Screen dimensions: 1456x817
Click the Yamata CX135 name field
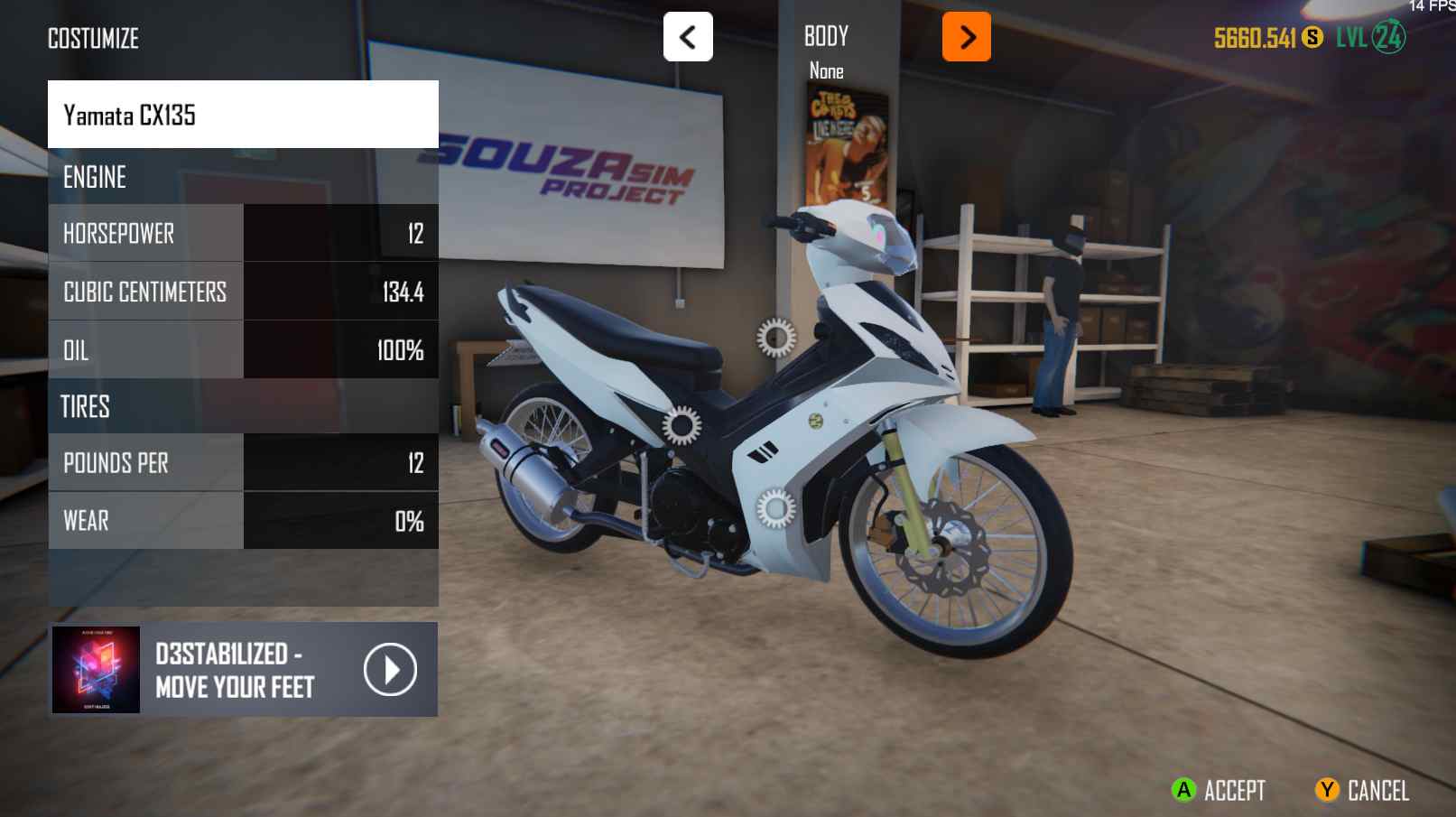[x=244, y=114]
